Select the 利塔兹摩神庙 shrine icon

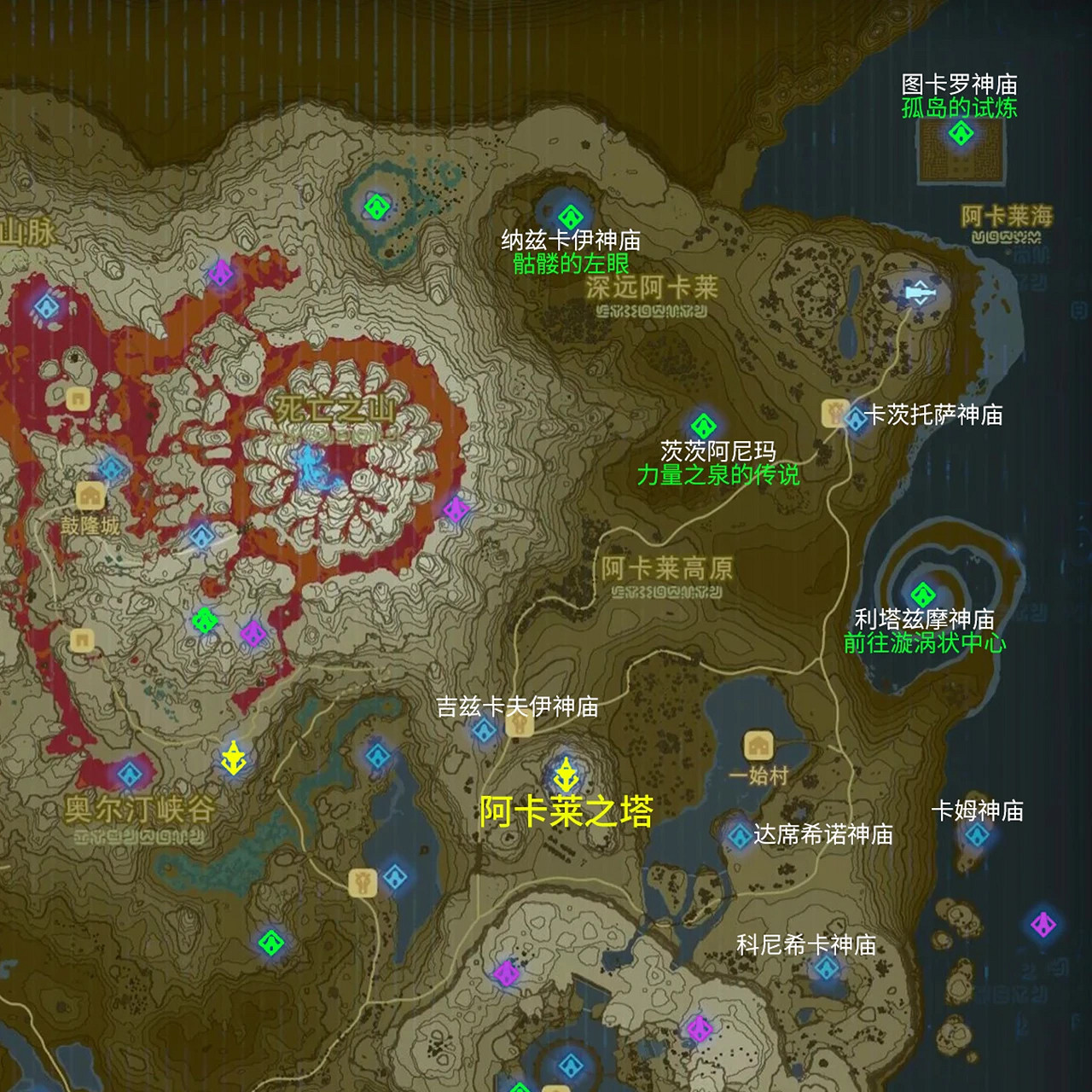pyautogui.click(x=921, y=595)
